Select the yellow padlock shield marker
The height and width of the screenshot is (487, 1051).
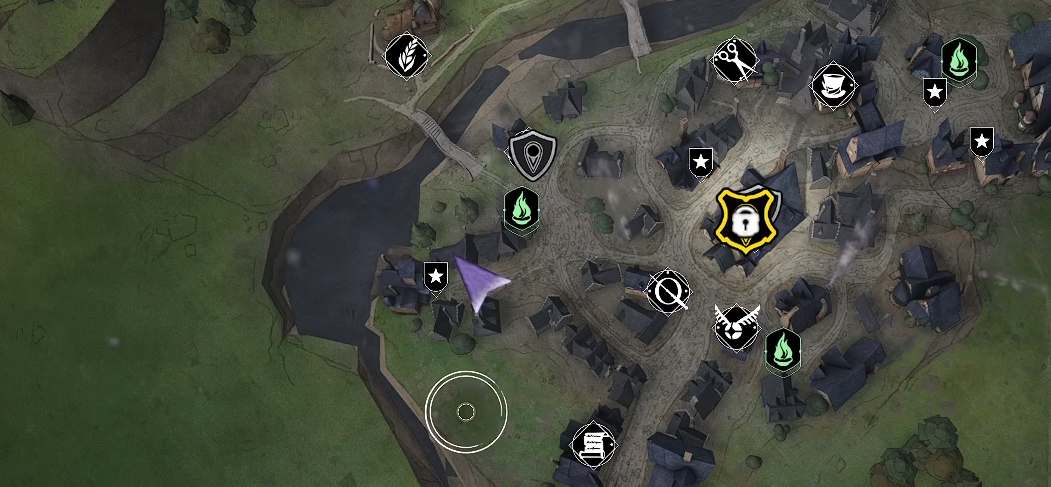[x=744, y=219]
